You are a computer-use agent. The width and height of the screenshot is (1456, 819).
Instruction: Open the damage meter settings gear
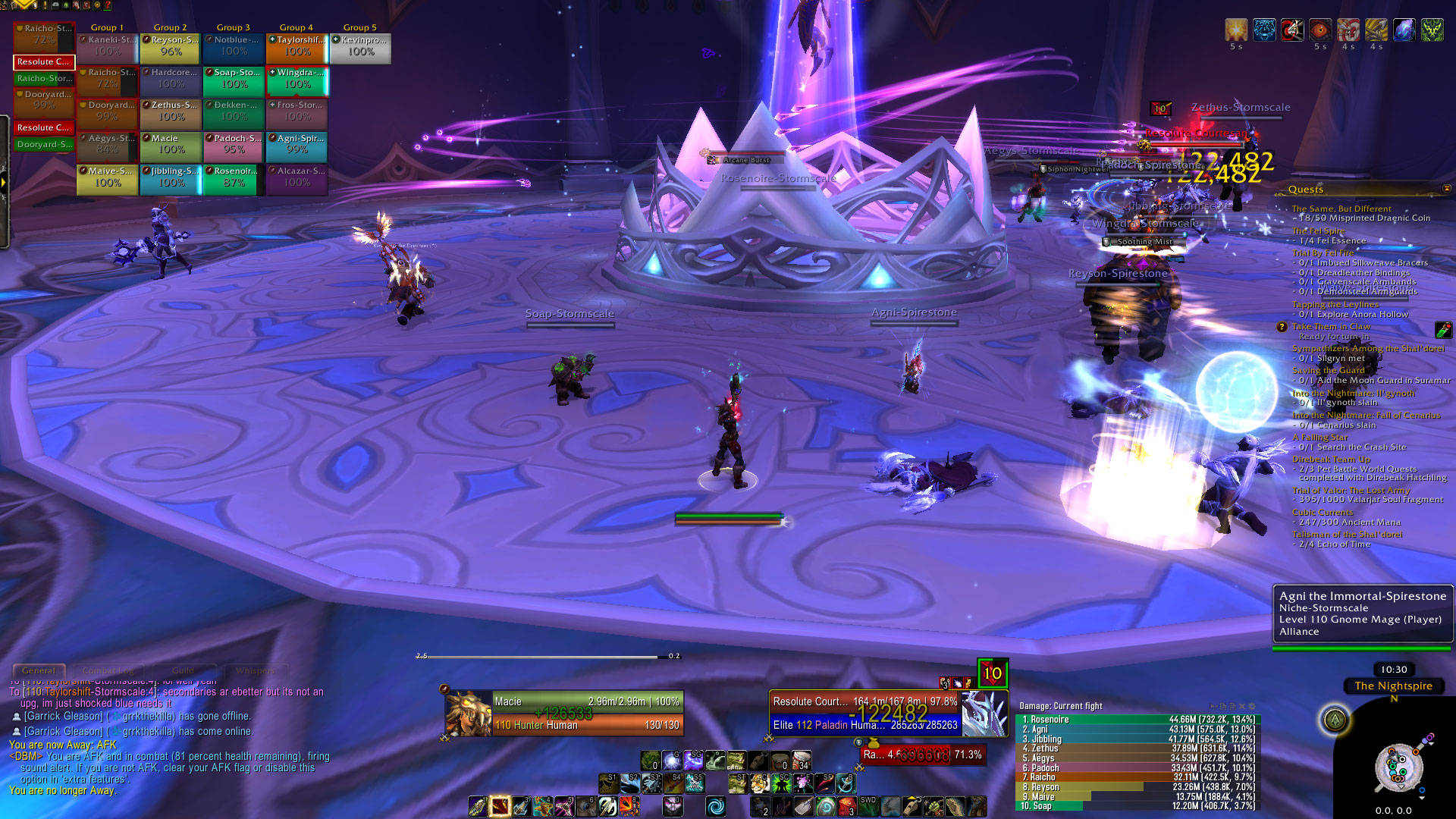point(1252,706)
